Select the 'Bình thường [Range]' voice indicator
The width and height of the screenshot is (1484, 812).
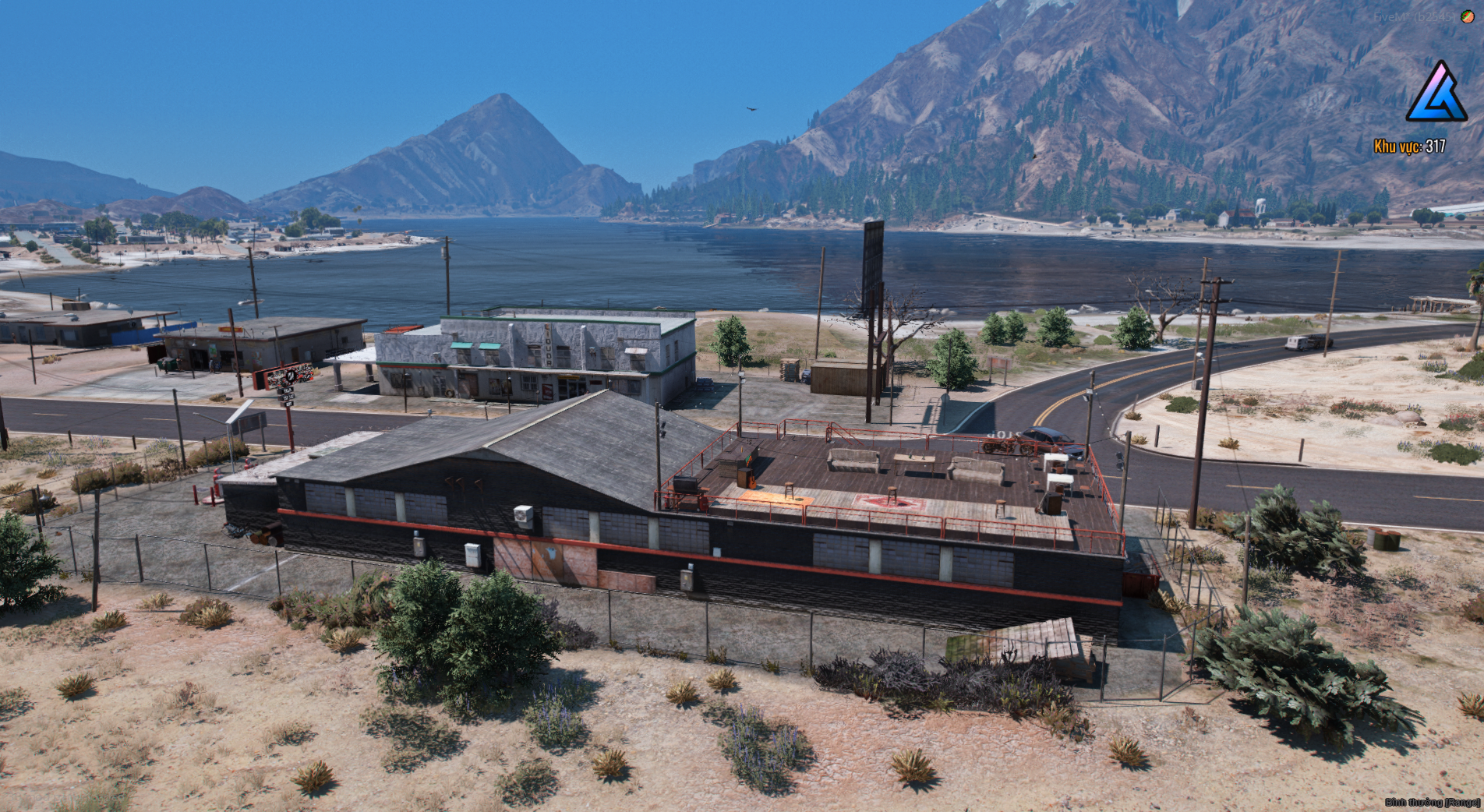coord(1432,802)
